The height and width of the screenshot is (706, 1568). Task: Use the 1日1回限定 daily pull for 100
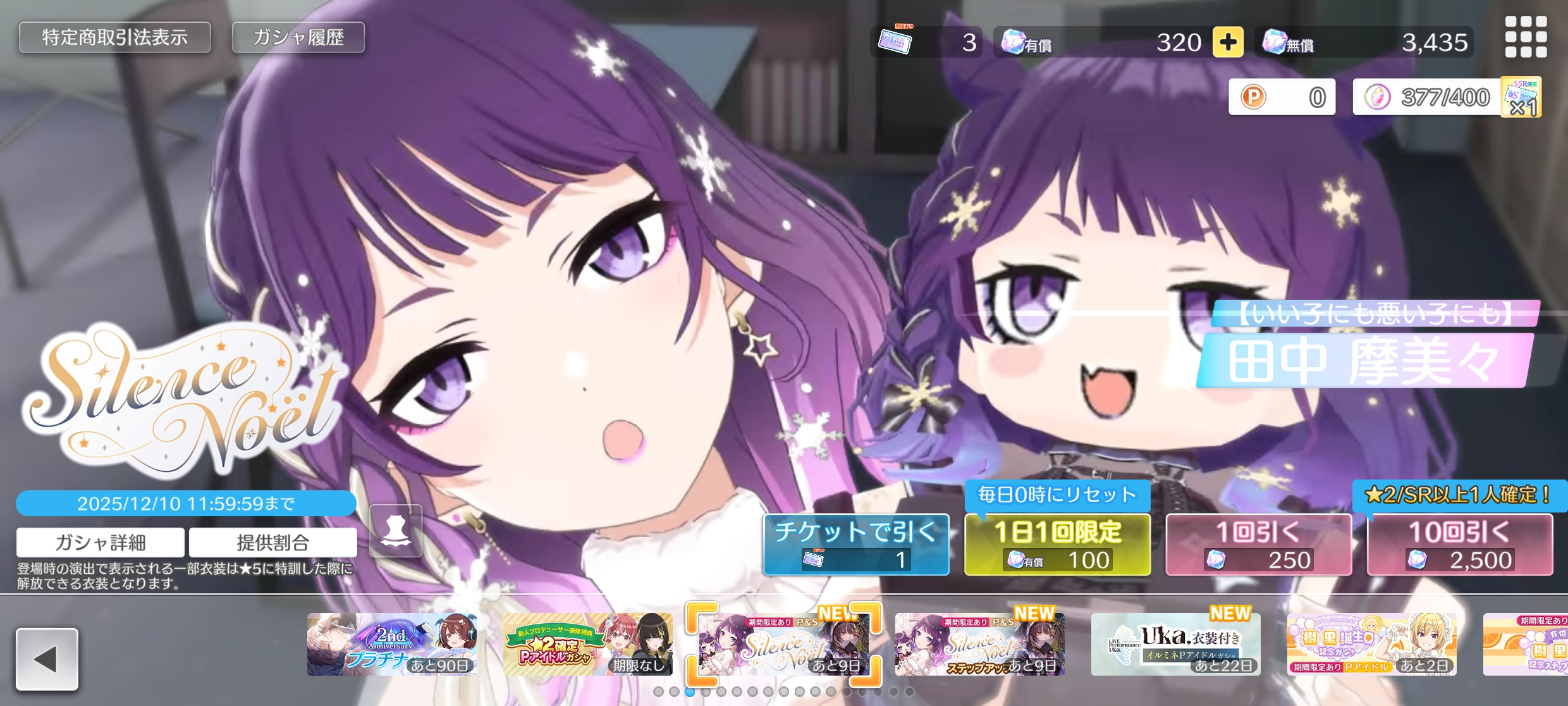point(1057,545)
